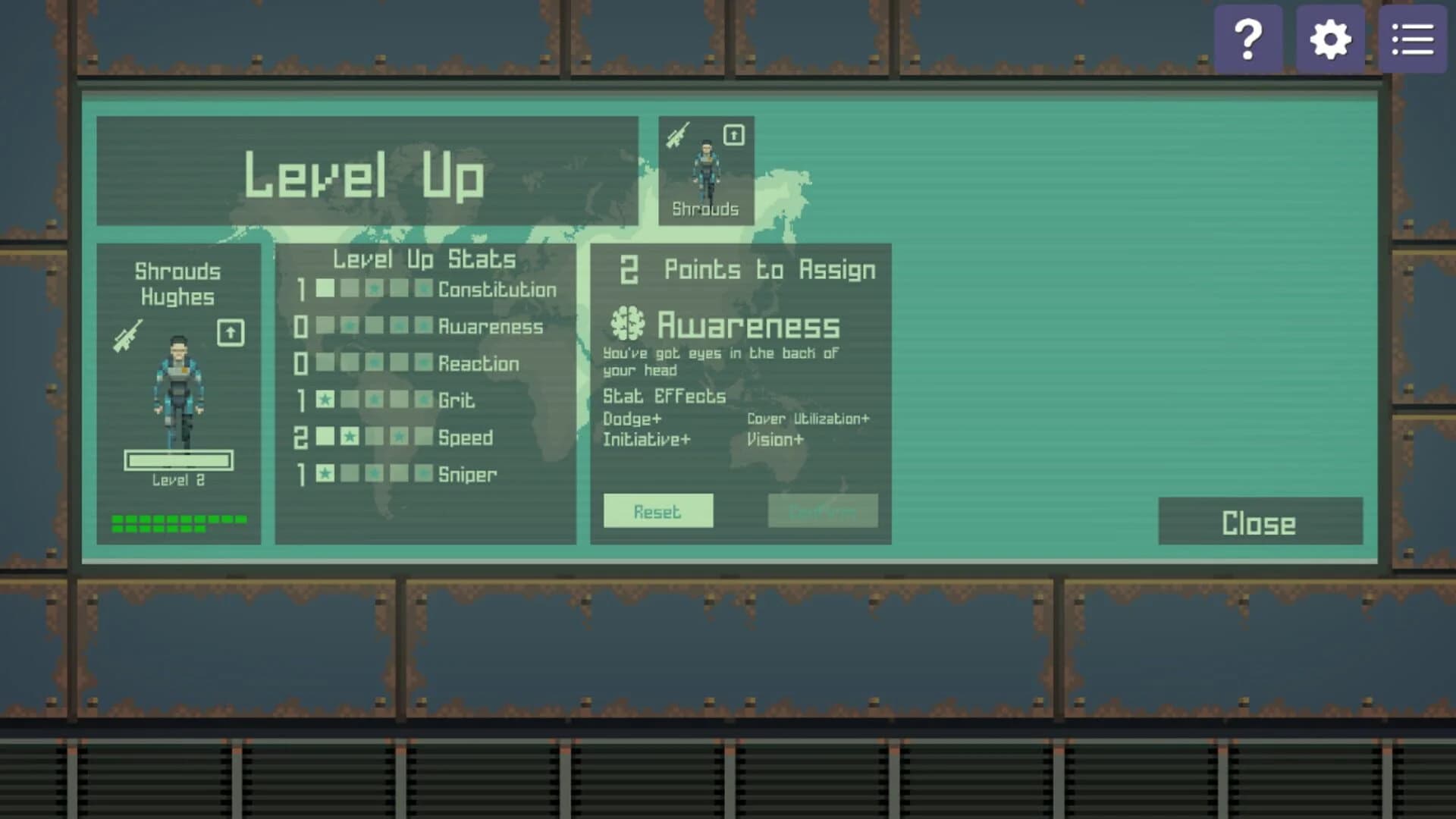This screenshot has height=819, width=1456.
Task: Click the first Sniper star pip
Action: point(327,475)
